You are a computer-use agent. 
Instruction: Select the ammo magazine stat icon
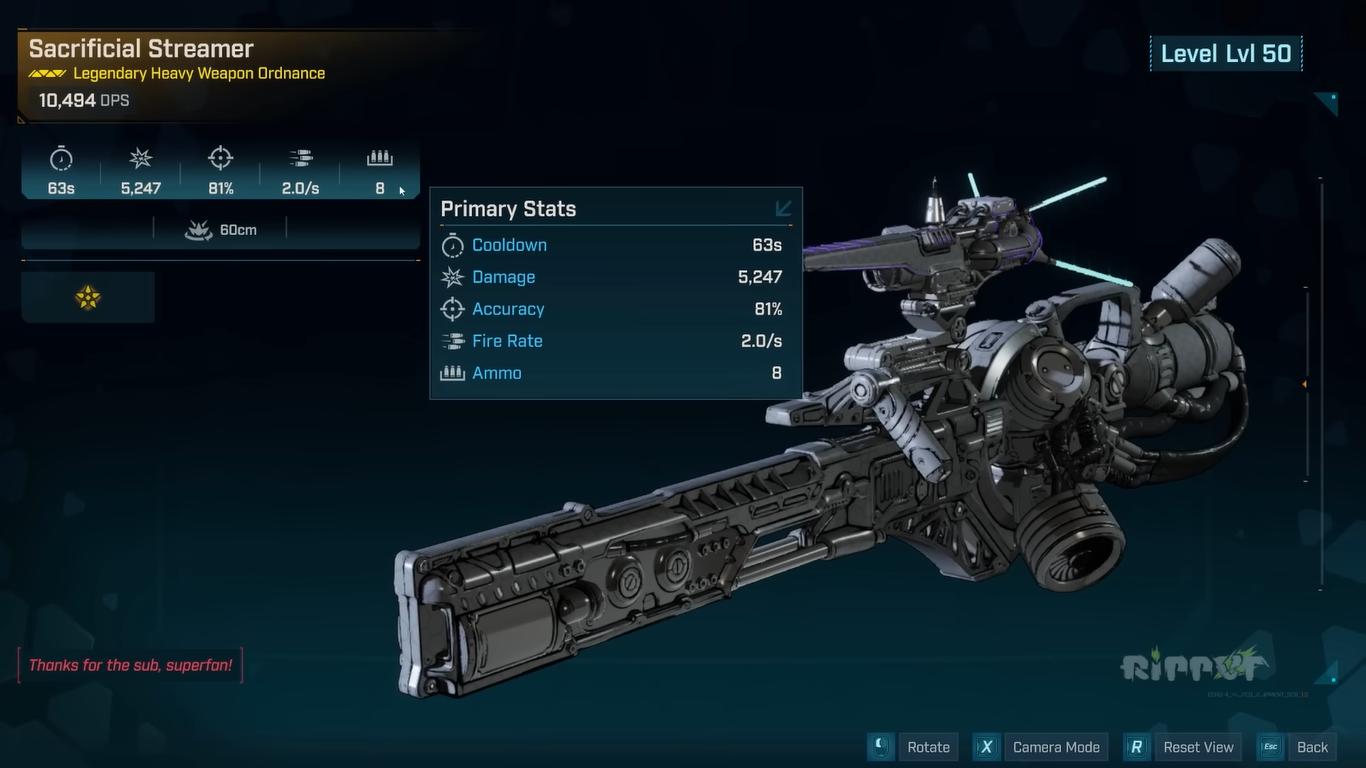(x=380, y=158)
